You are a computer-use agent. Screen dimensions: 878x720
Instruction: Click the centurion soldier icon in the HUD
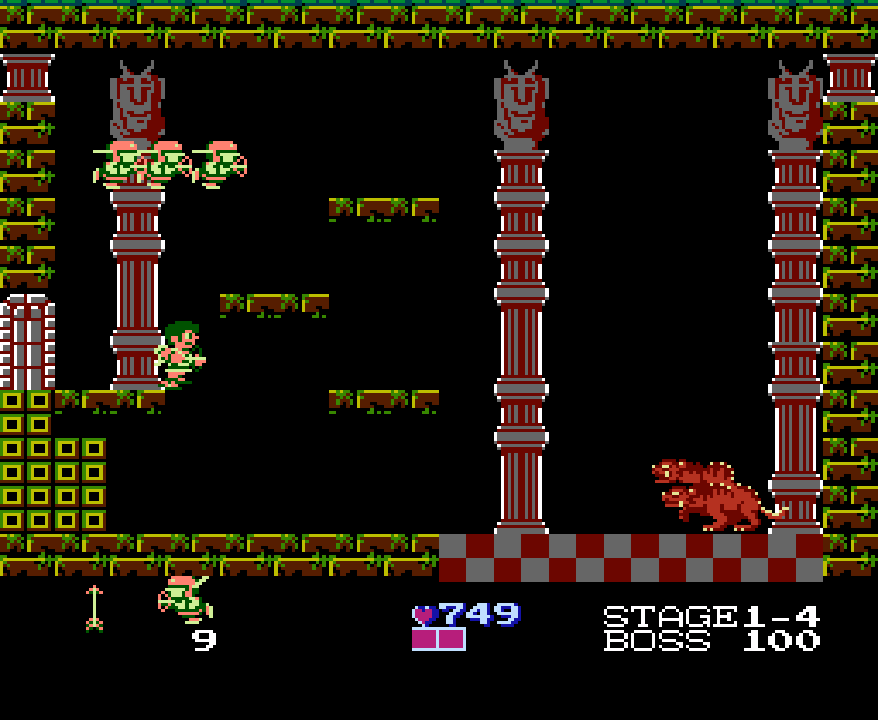184,598
